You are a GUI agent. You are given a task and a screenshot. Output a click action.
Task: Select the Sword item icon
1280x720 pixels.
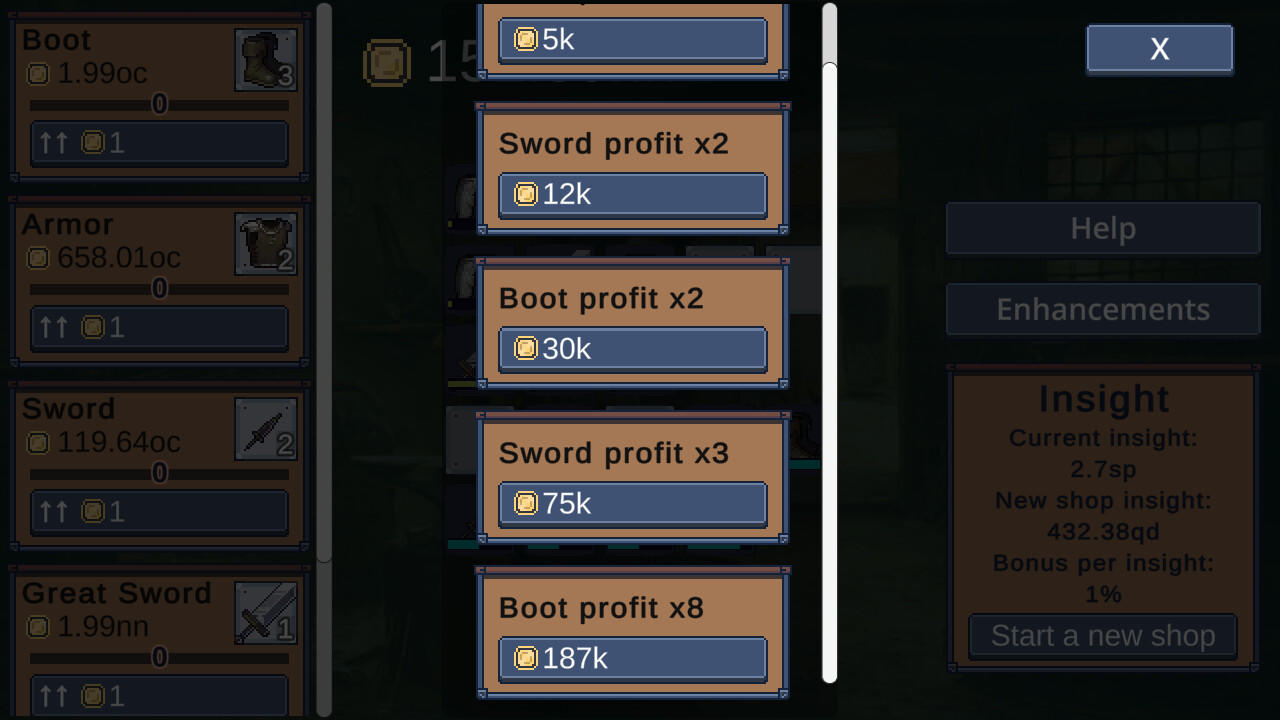coord(265,427)
